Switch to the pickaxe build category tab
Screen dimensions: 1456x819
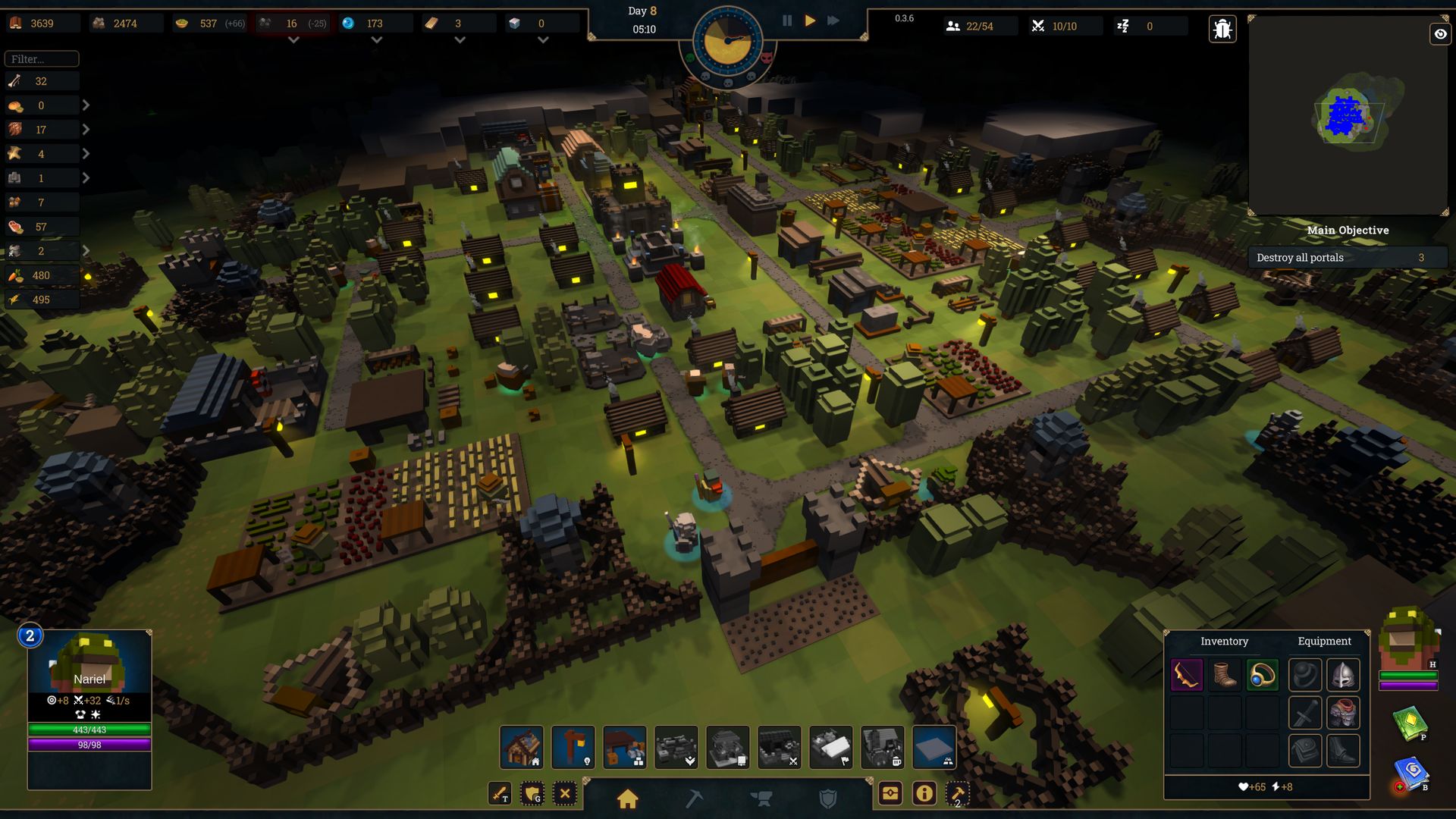[x=694, y=799]
